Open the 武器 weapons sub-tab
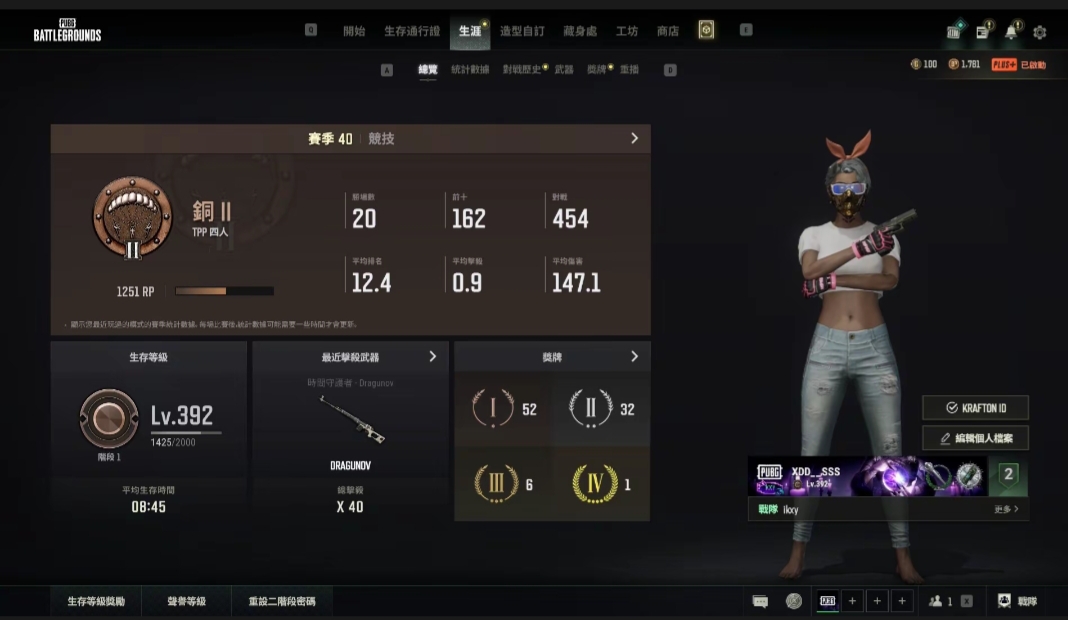1068x620 pixels. click(564, 70)
